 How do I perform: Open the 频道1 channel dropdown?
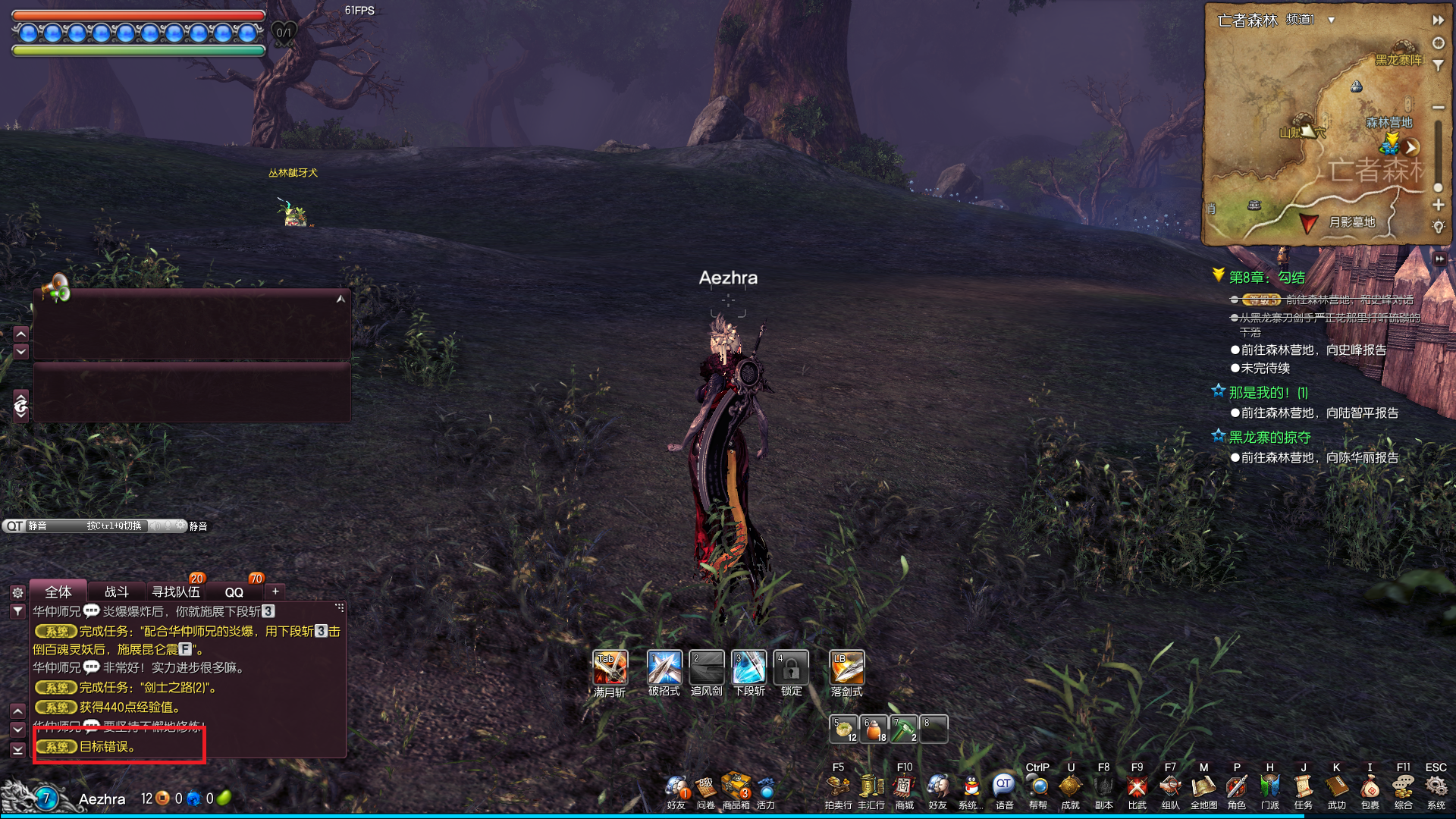pos(1331,20)
